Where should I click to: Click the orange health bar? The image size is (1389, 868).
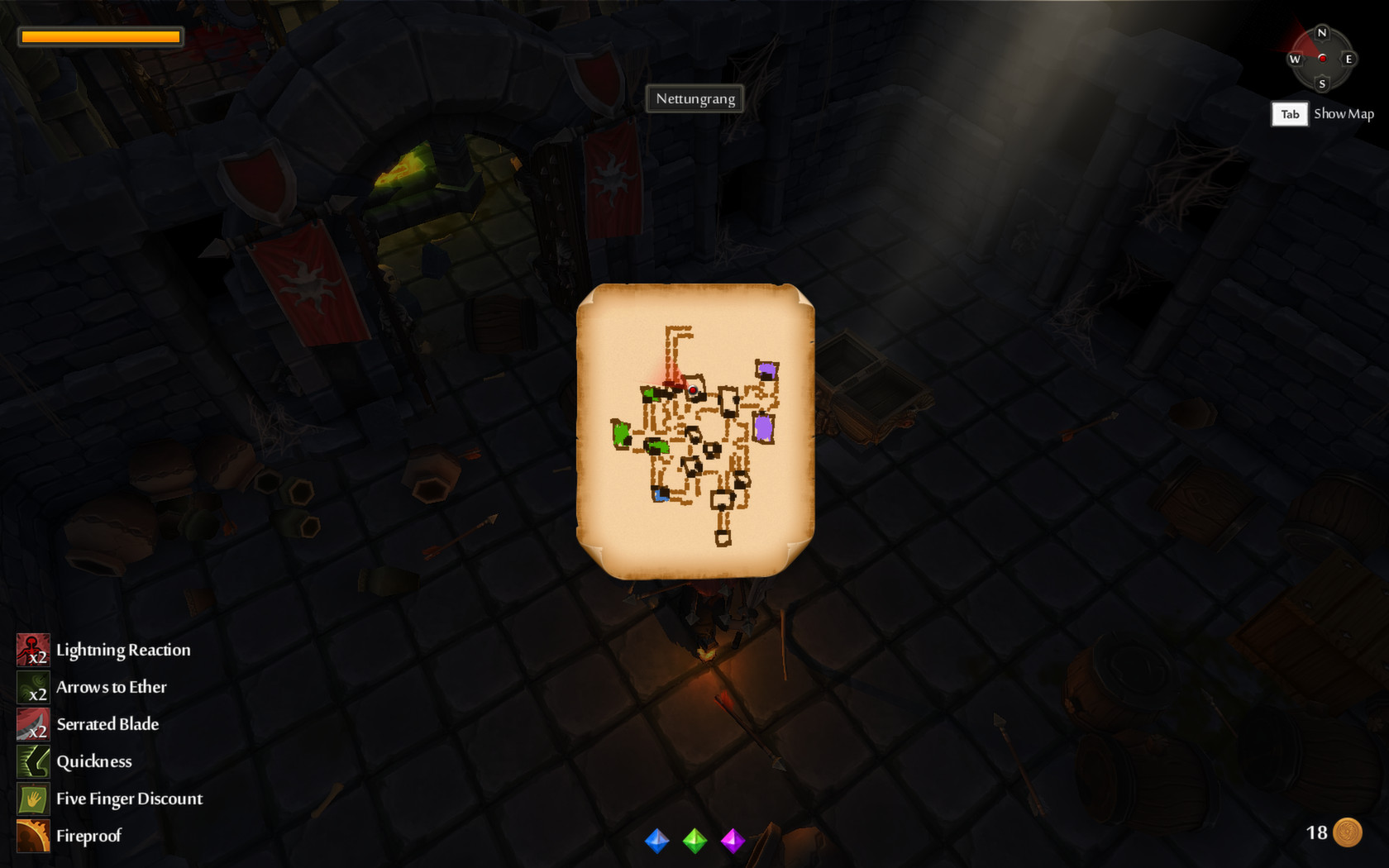click(x=101, y=36)
